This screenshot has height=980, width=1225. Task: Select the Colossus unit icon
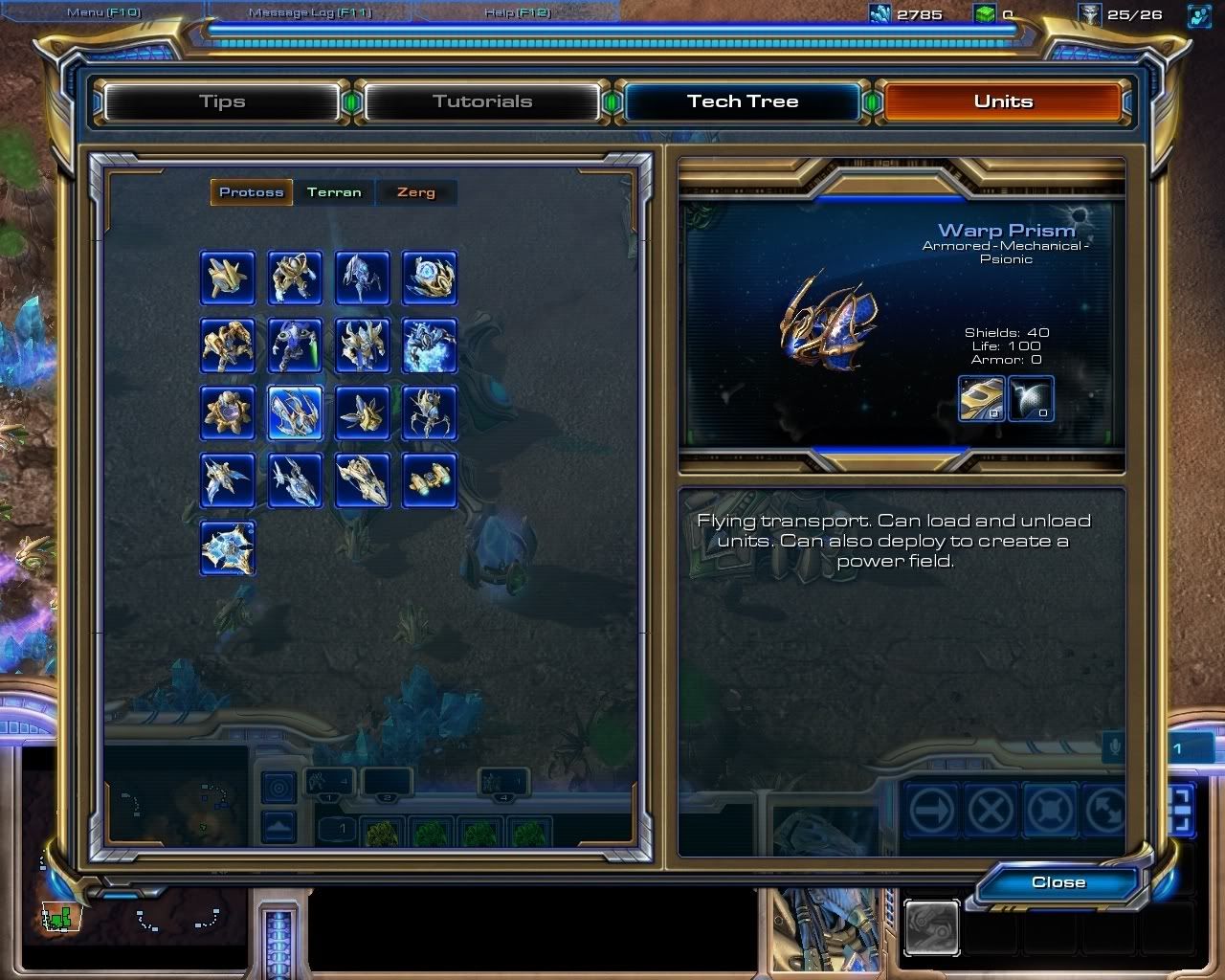click(430, 412)
